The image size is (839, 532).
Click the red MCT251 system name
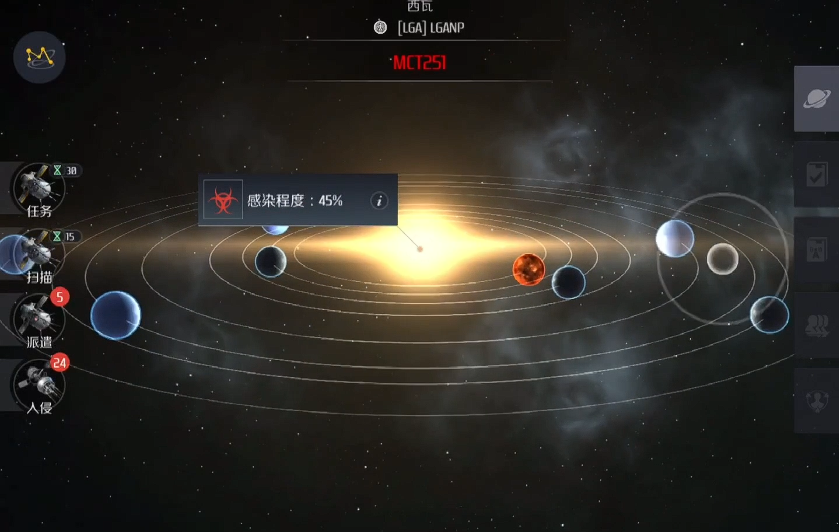click(420, 63)
